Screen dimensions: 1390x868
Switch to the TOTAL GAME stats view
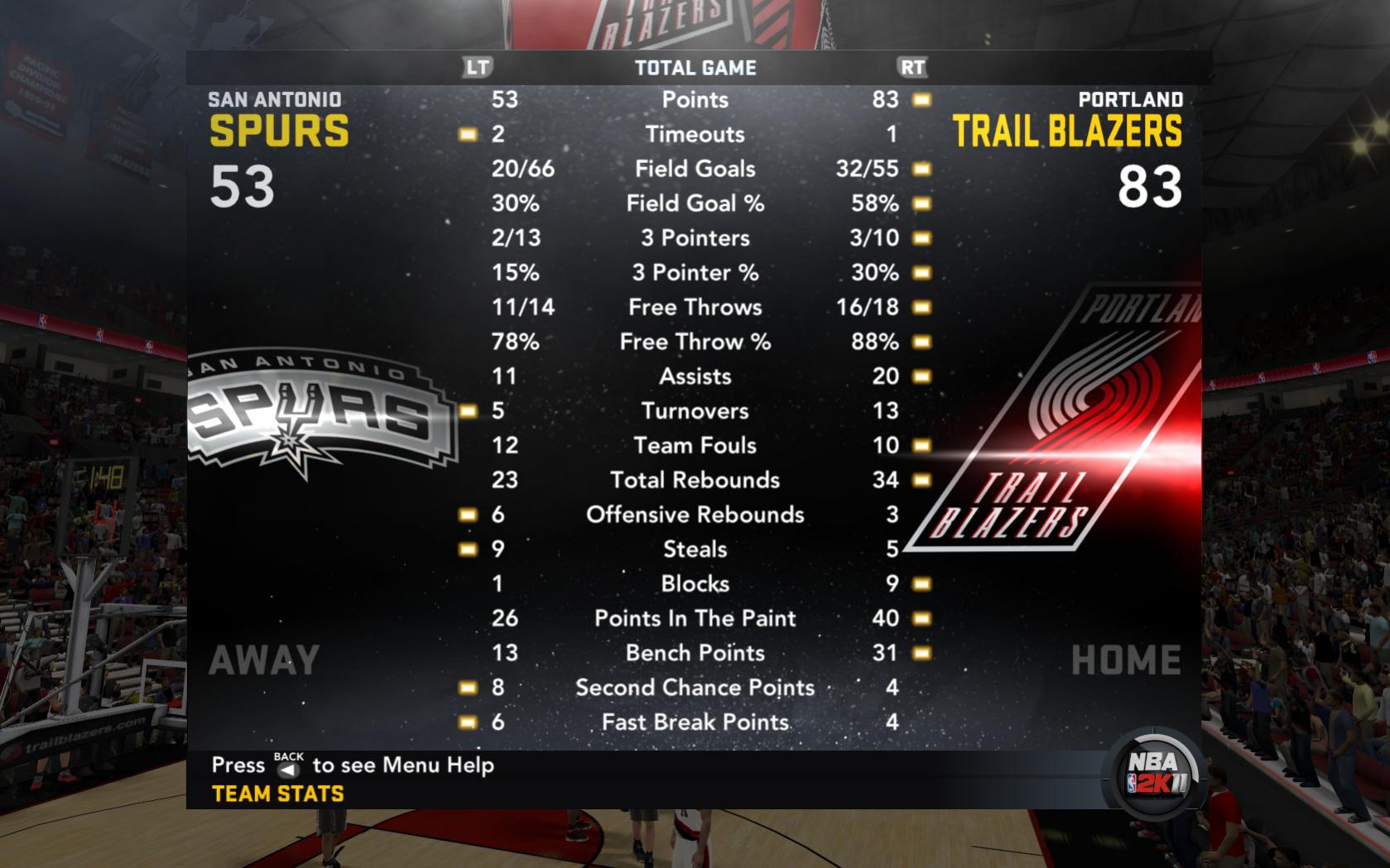point(695,69)
